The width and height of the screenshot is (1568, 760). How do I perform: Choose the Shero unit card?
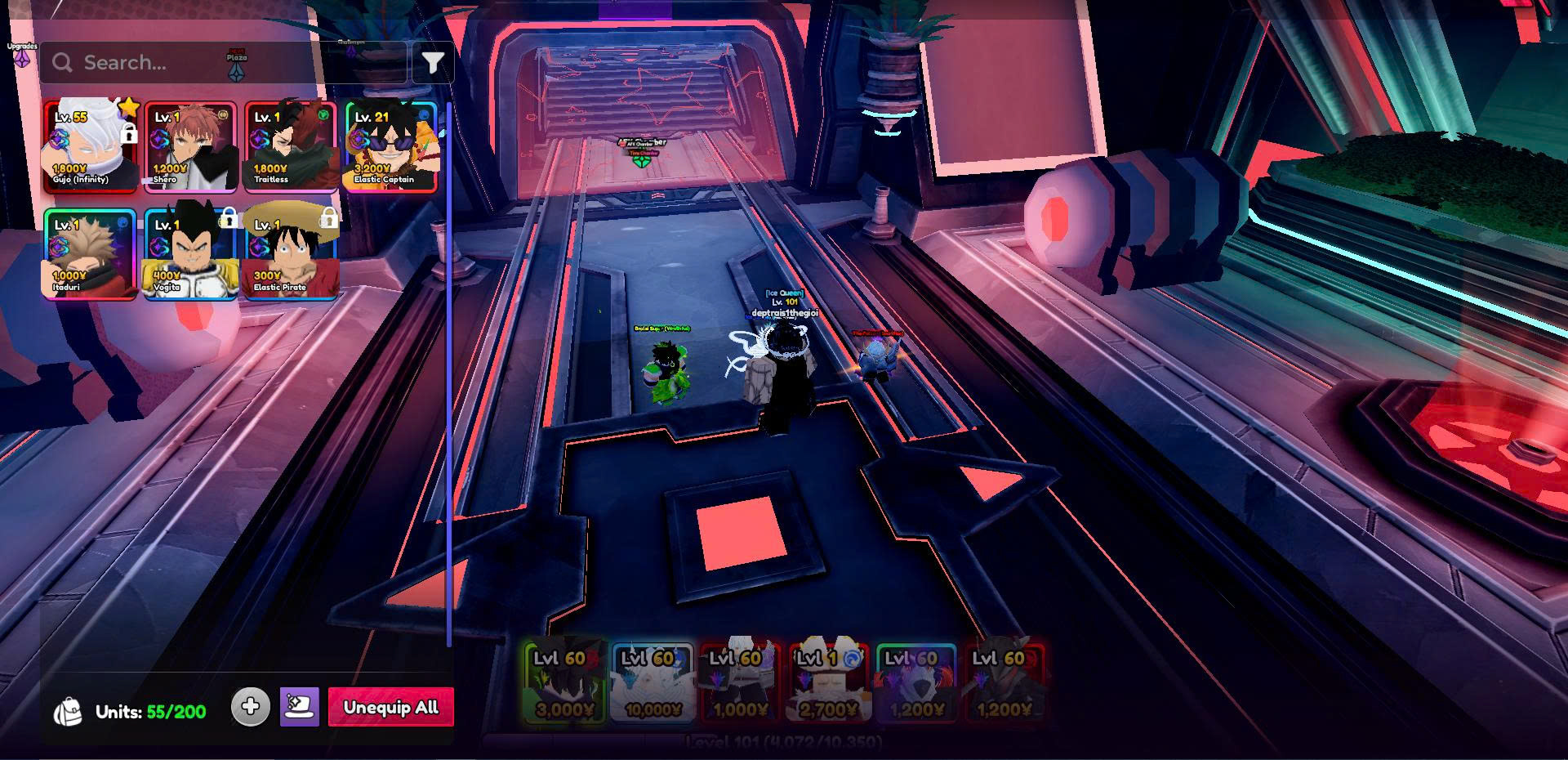tap(191, 147)
